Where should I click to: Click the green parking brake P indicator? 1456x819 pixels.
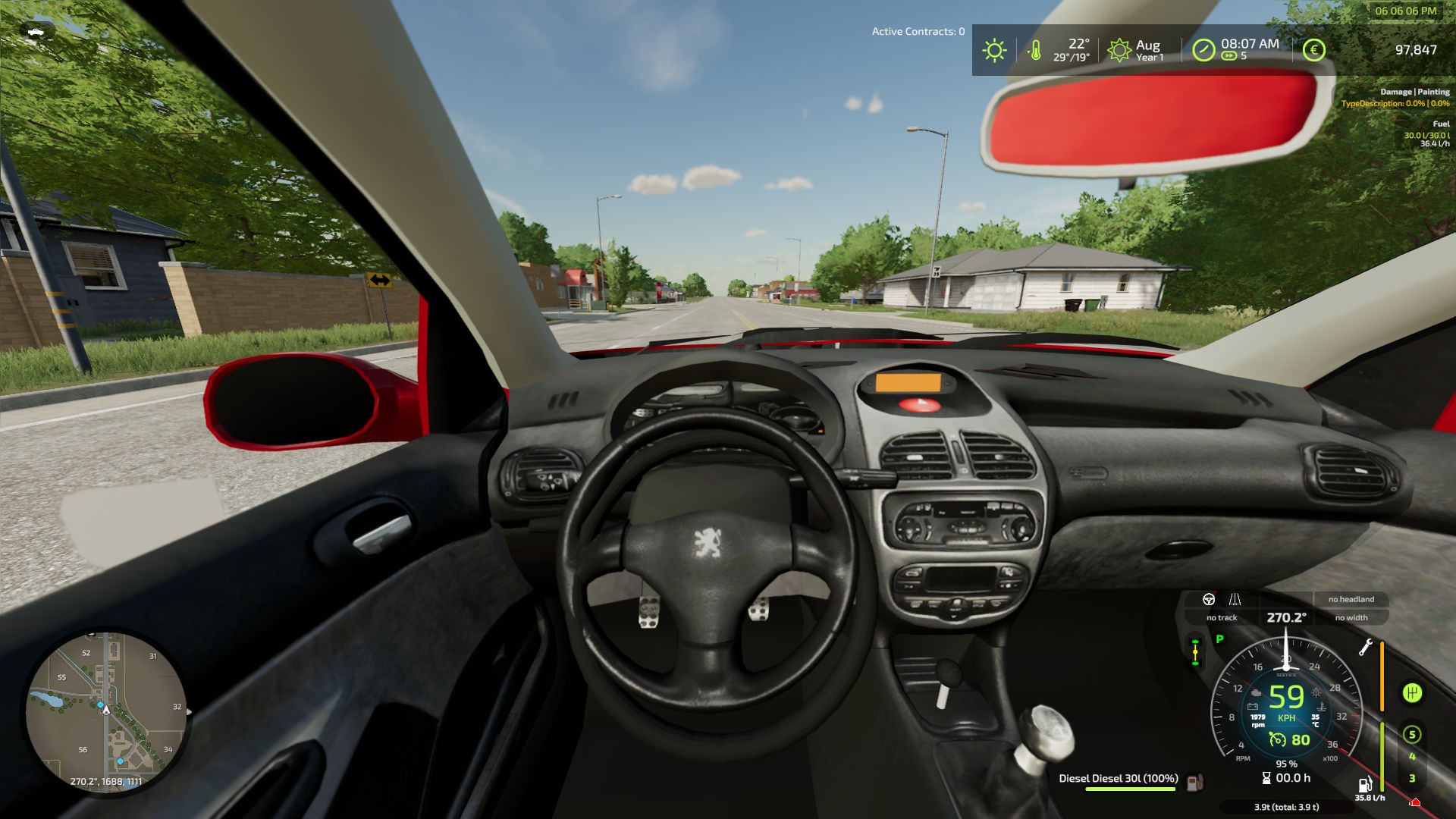coord(1219,639)
